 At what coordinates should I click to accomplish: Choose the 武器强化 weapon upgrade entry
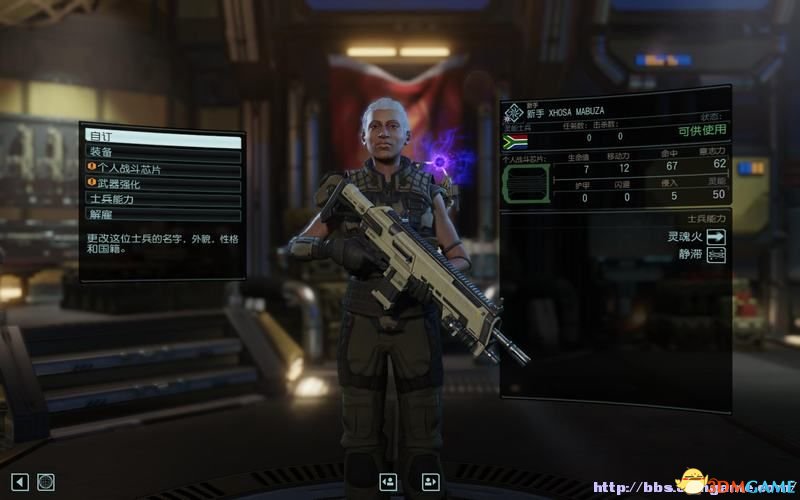[161, 185]
